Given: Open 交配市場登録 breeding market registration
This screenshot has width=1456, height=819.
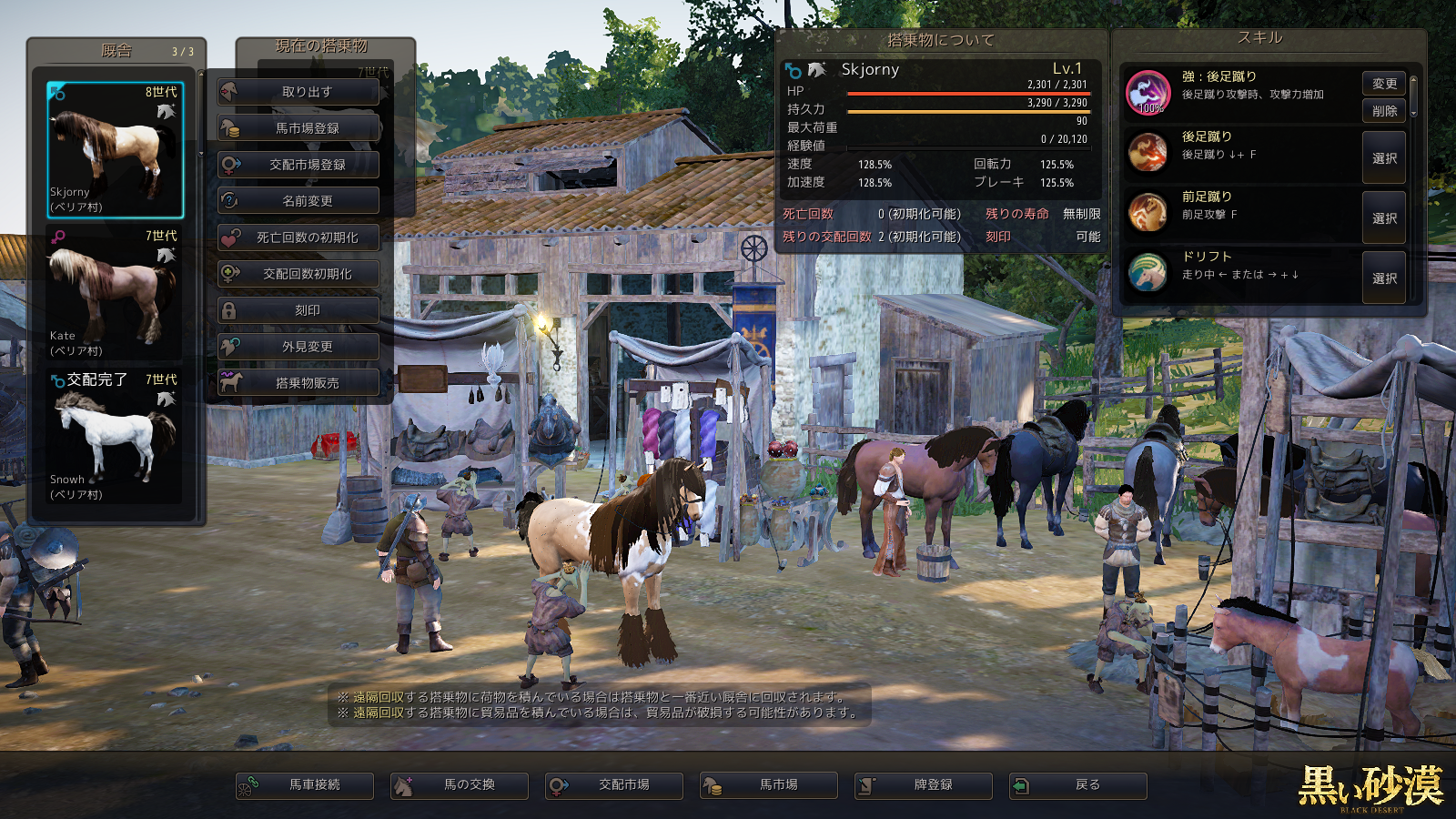Looking at the screenshot, I should point(298,165).
